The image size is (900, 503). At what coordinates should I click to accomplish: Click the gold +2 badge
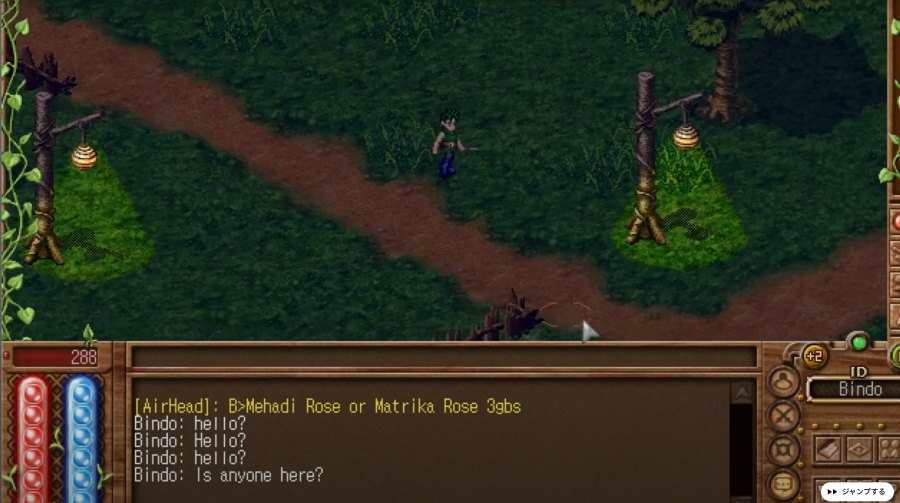point(814,356)
